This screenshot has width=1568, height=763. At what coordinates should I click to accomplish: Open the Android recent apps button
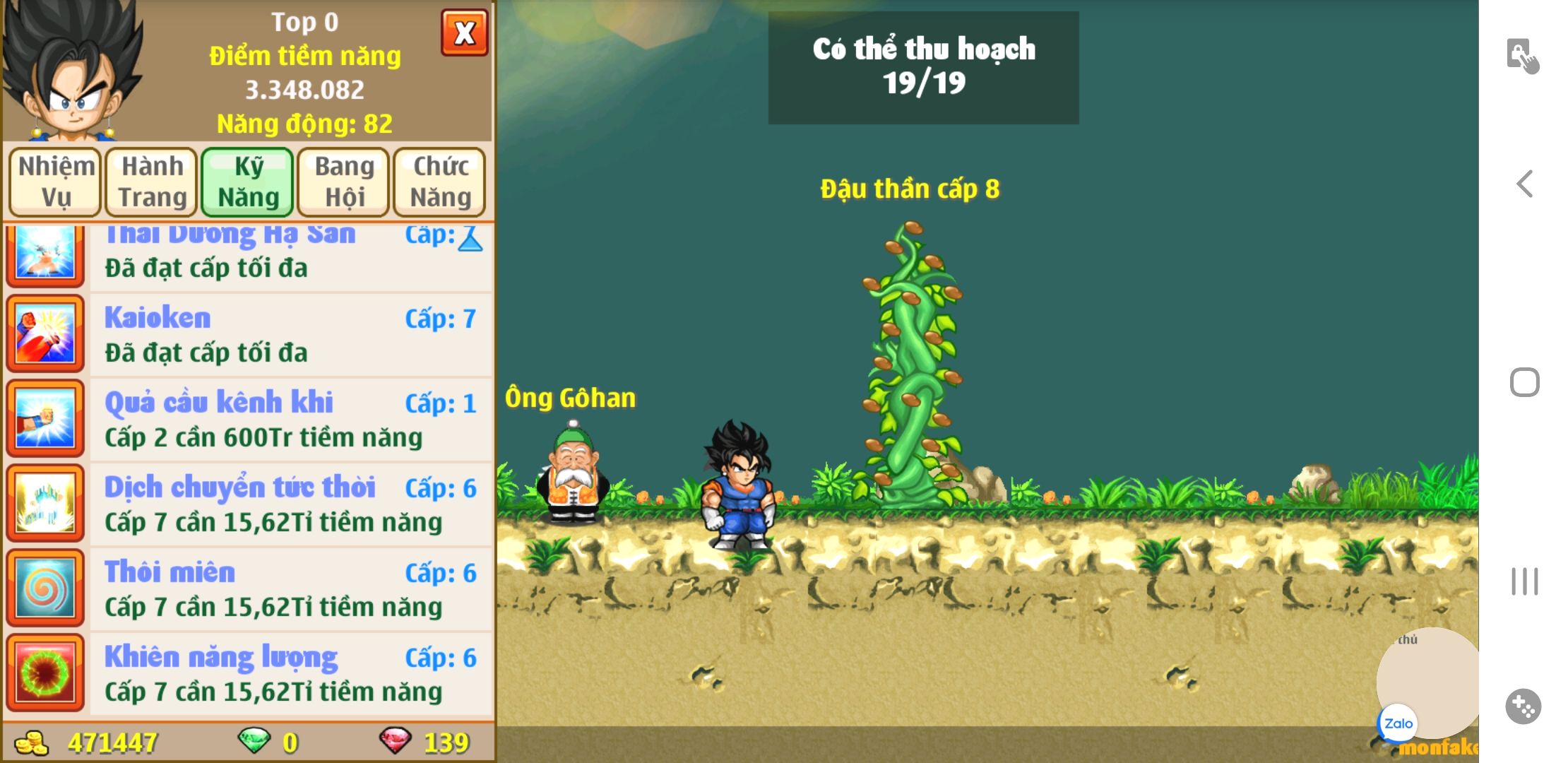[1524, 581]
